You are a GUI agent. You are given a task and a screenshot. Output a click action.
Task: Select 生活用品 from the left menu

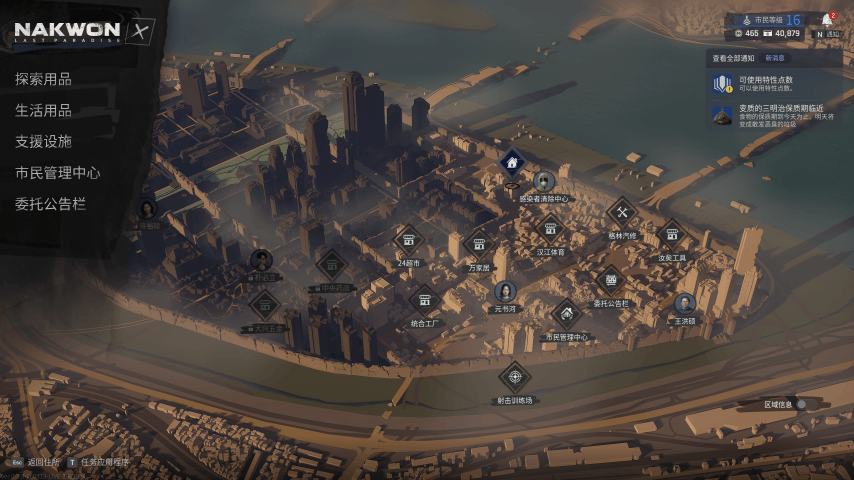click(43, 110)
